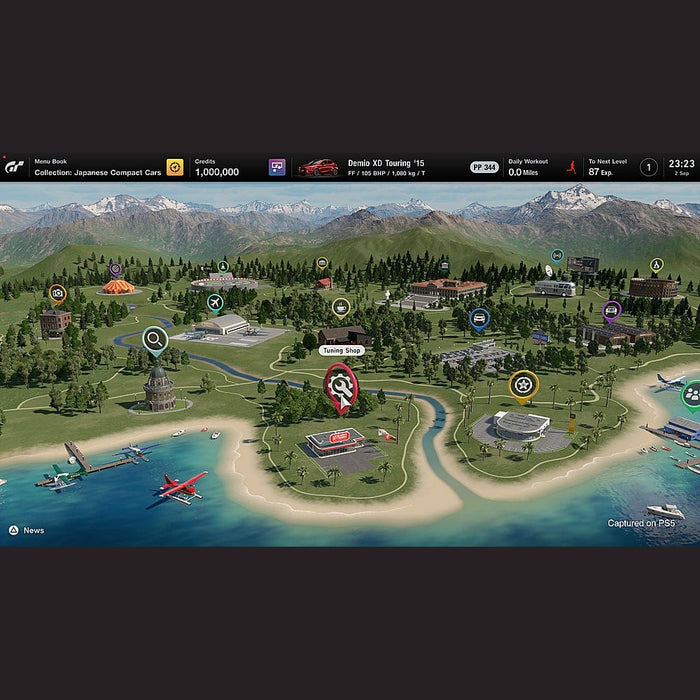Open the Café coffee cup pin
This screenshot has height=700, width=700.
(x=341, y=306)
